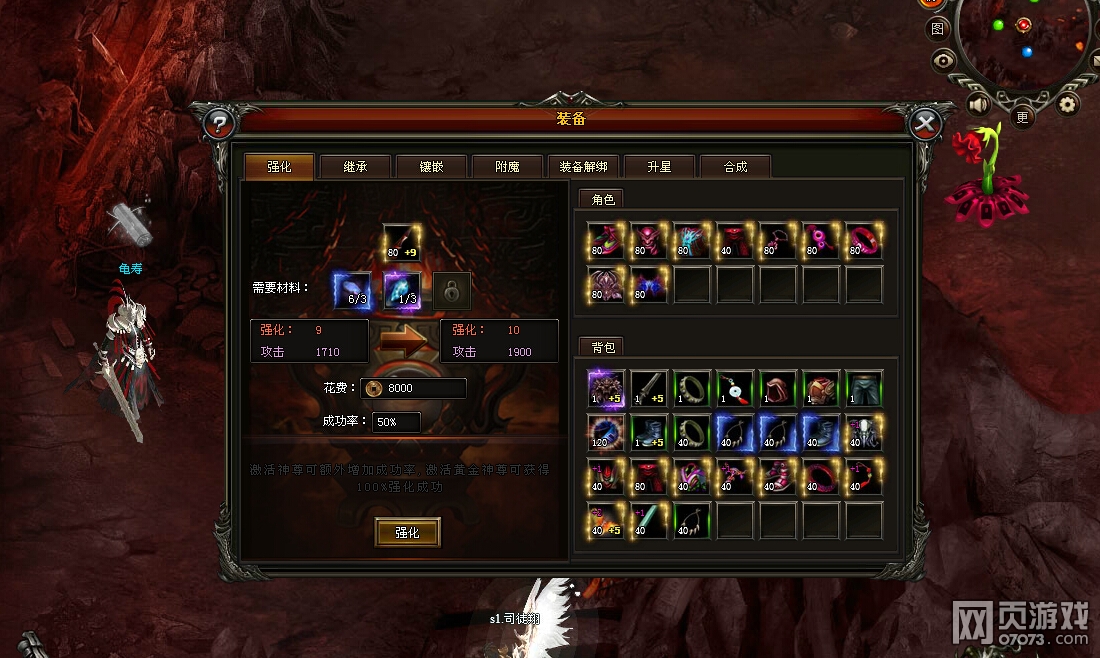This screenshot has width=1100, height=658.
Task: Switch to the 合成 synthesis tab
Action: pyautogui.click(x=735, y=167)
